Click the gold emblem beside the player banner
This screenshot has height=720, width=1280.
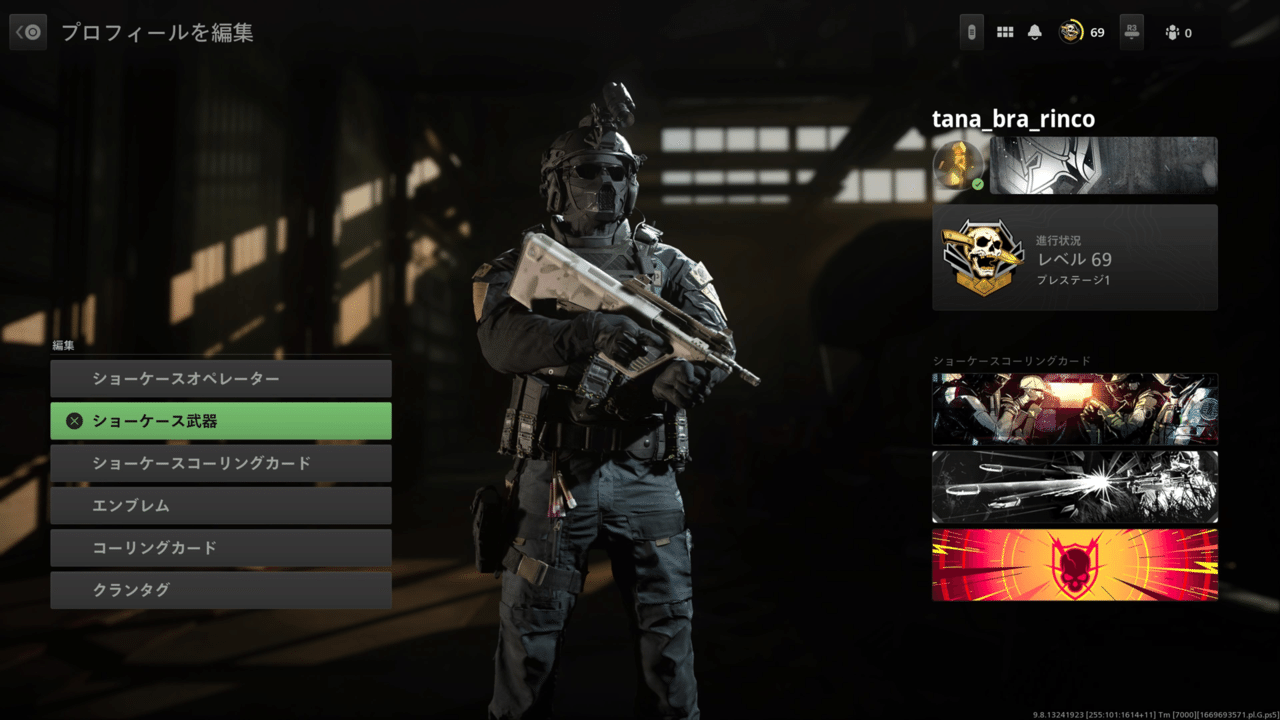pos(958,165)
